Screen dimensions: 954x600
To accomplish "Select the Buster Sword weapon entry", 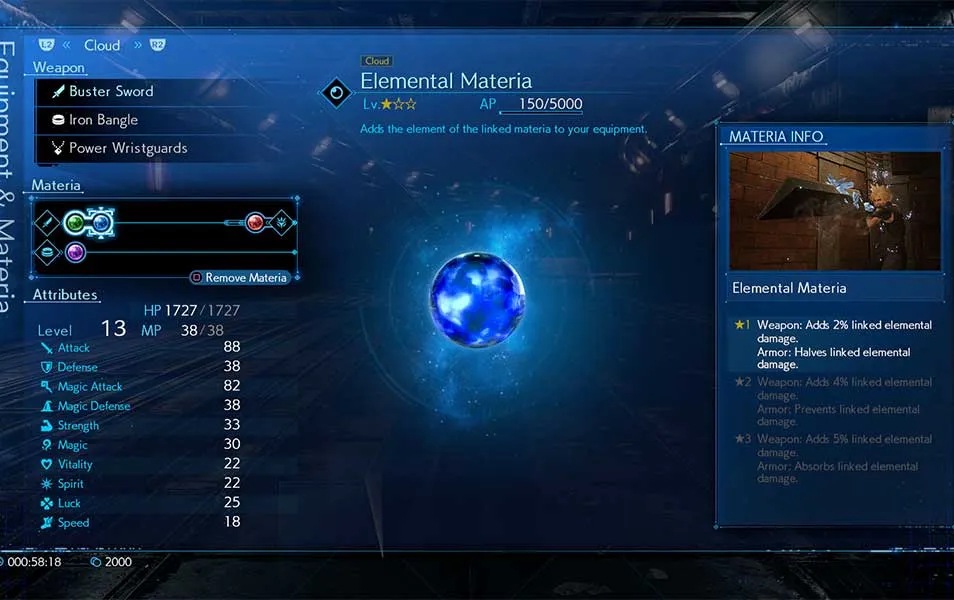I will [x=110, y=92].
